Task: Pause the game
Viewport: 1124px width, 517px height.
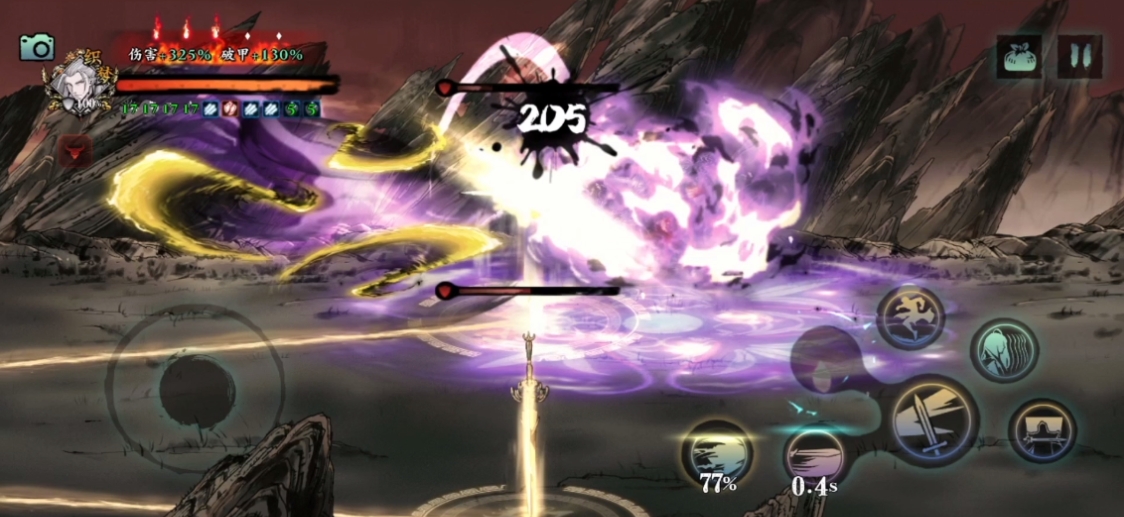Action: [1079, 56]
